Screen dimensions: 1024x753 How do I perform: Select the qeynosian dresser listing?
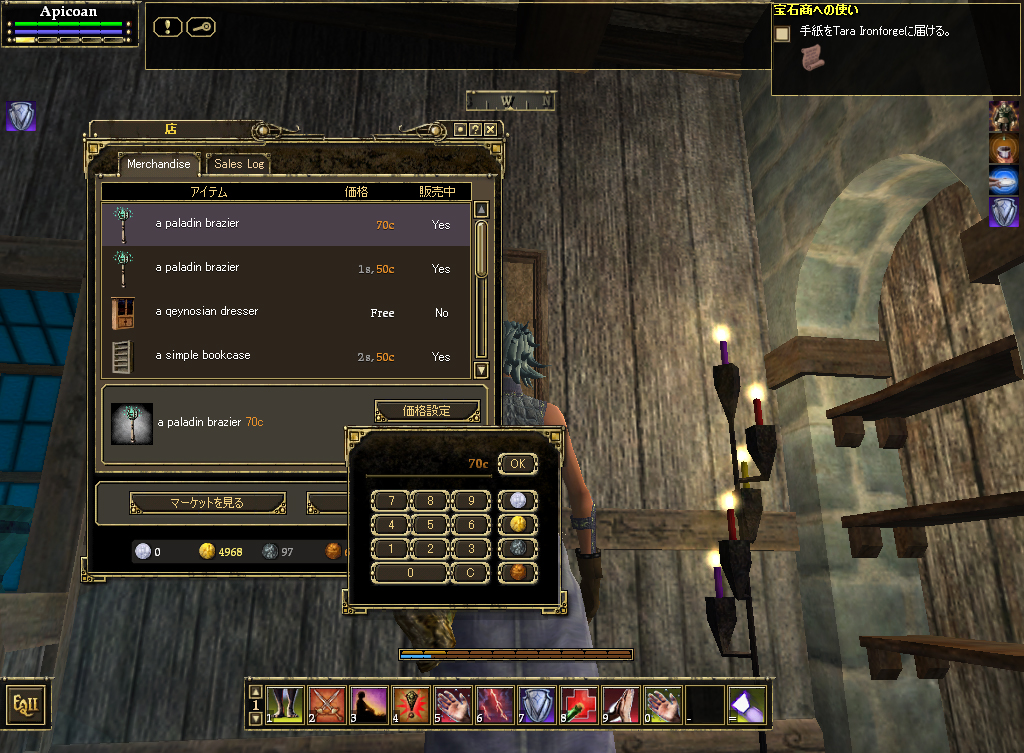285,312
